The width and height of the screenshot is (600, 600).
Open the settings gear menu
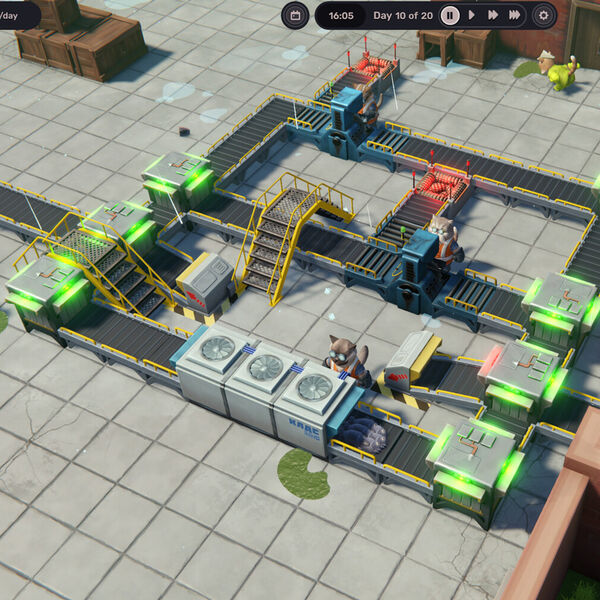pyautogui.click(x=544, y=15)
